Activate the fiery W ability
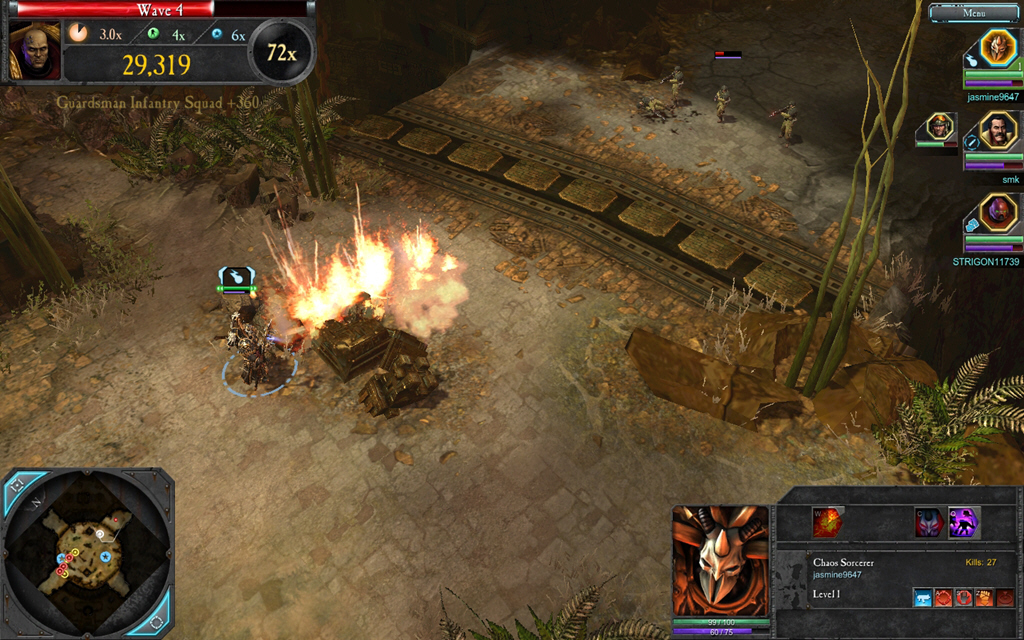1024x640 pixels. point(827,522)
